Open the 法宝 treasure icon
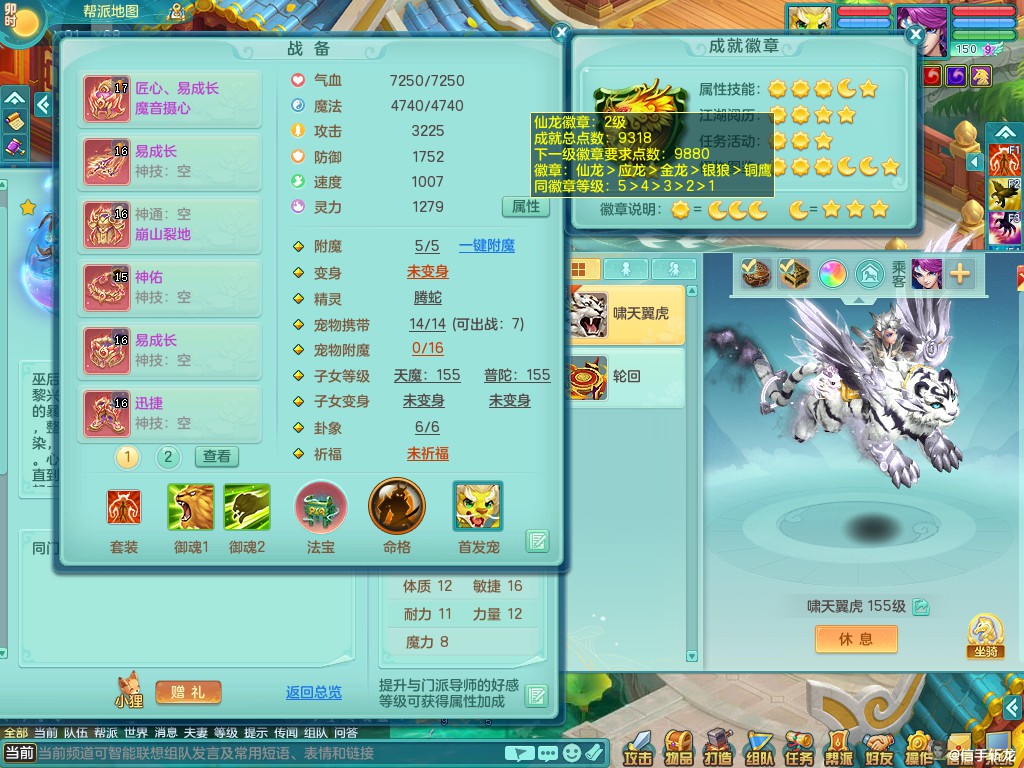Image resolution: width=1024 pixels, height=768 pixels. point(320,507)
